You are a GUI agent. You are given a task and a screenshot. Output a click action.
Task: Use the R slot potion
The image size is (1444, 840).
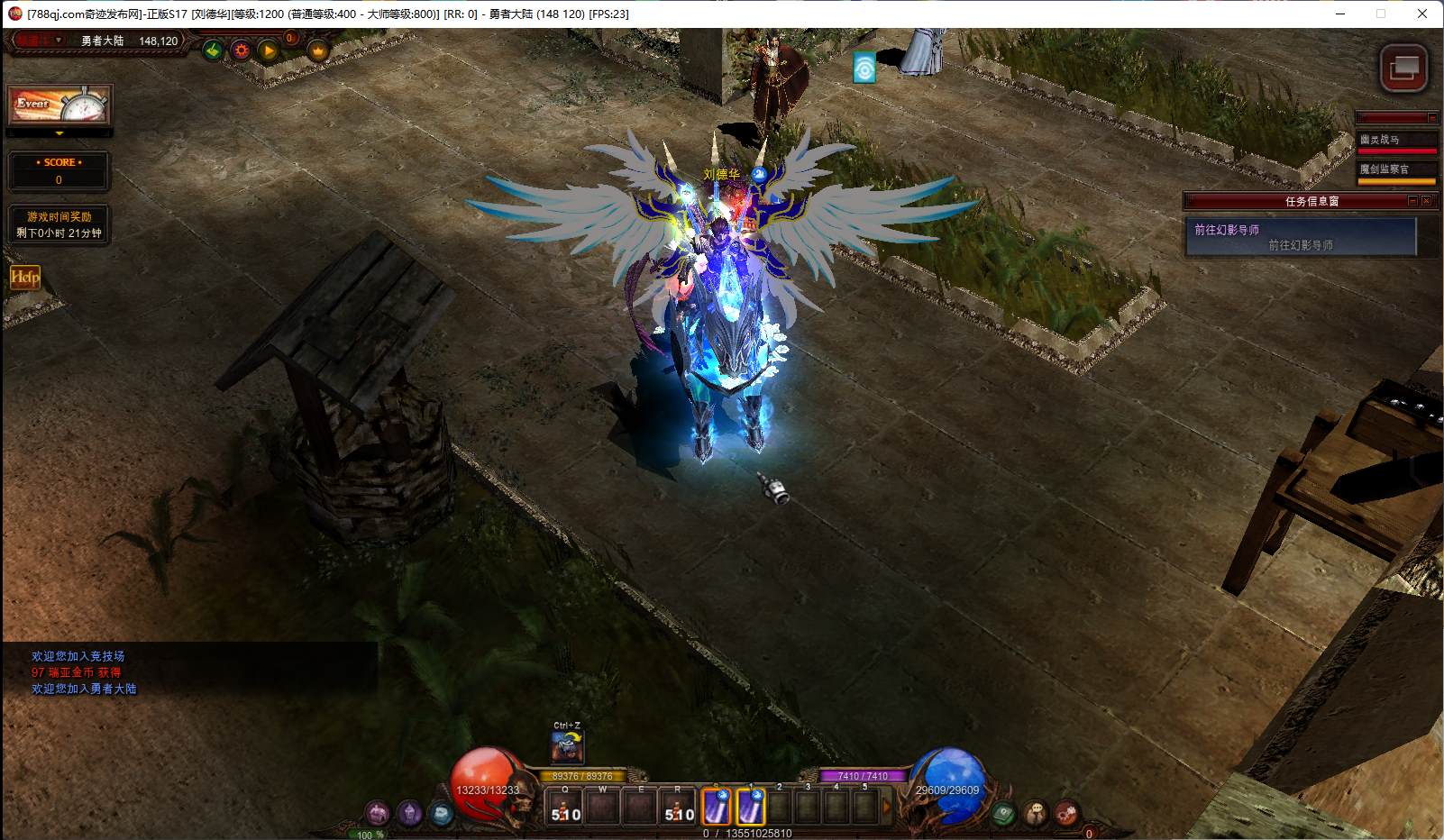(679, 808)
